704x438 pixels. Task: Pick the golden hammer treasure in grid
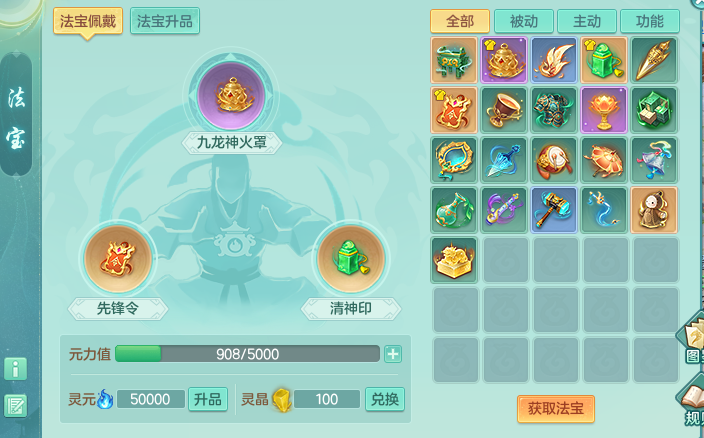coord(554,209)
